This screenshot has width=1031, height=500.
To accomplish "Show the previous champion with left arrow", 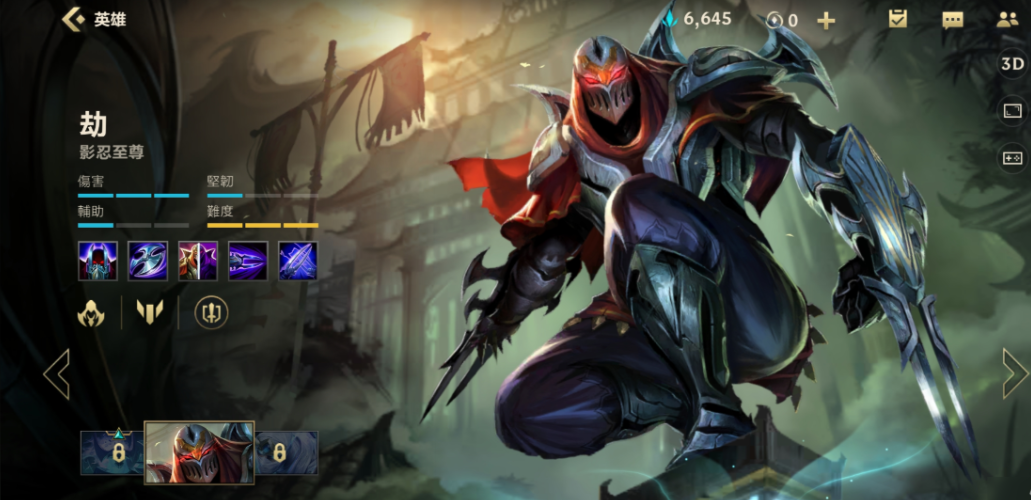I will coord(57,374).
